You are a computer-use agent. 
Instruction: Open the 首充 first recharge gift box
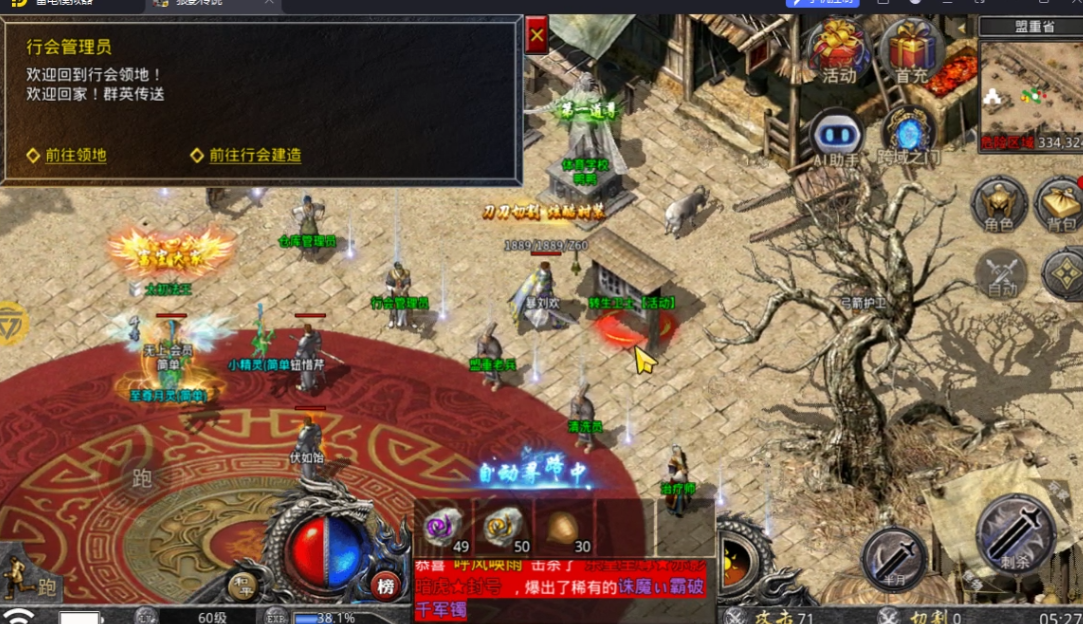tap(911, 50)
